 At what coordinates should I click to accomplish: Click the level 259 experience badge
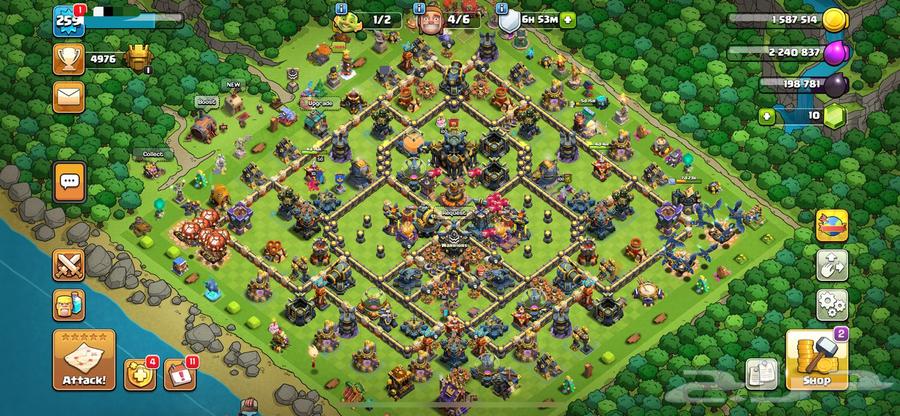[x=68, y=19]
